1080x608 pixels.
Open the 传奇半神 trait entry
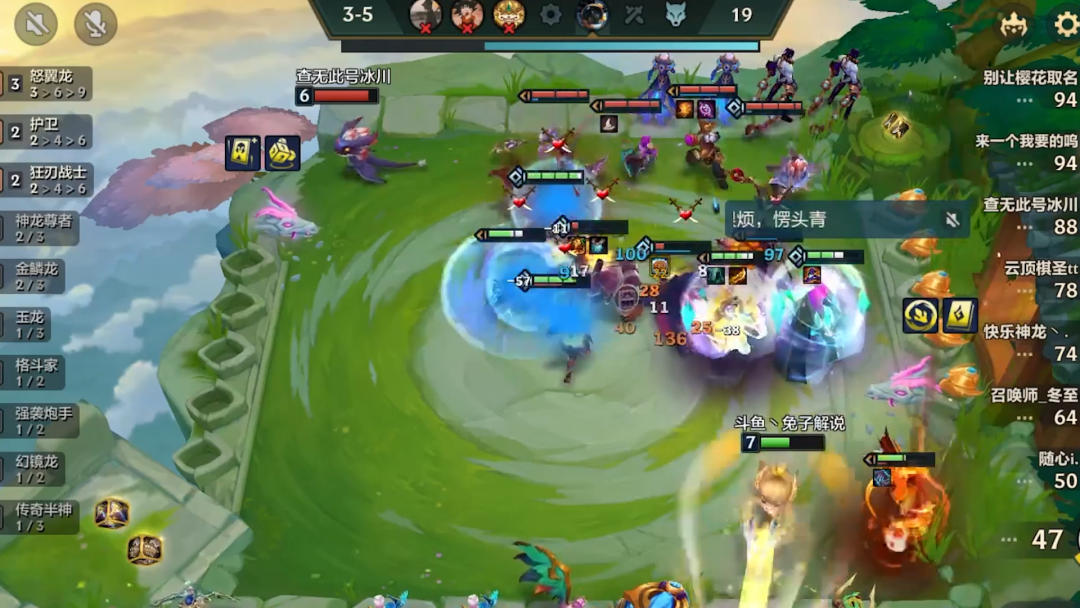coord(43,517)
